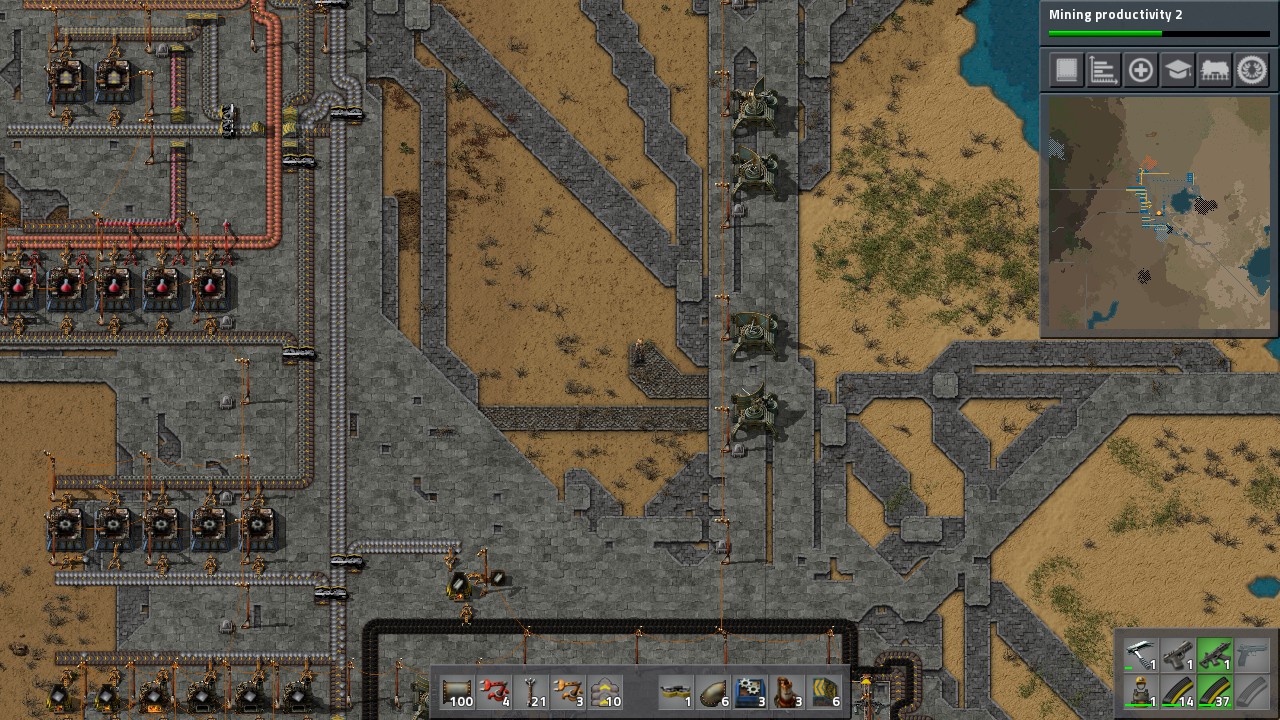Image resolution: width=1280 pixels, height=720 pixels.
Task: Open the production statistics graph button
Action: pos(1104,70)
